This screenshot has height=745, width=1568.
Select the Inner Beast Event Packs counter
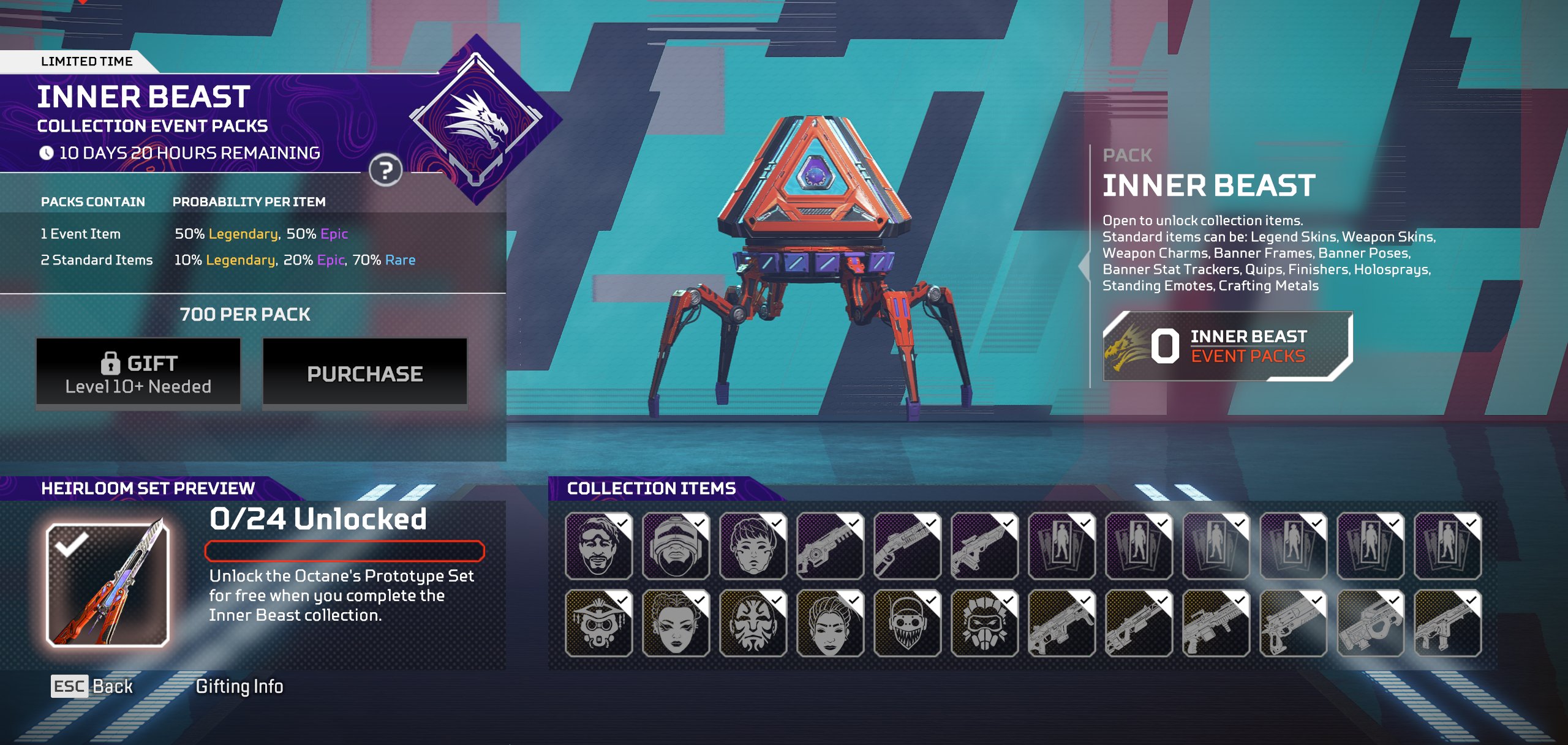[x=1227, y=346]
